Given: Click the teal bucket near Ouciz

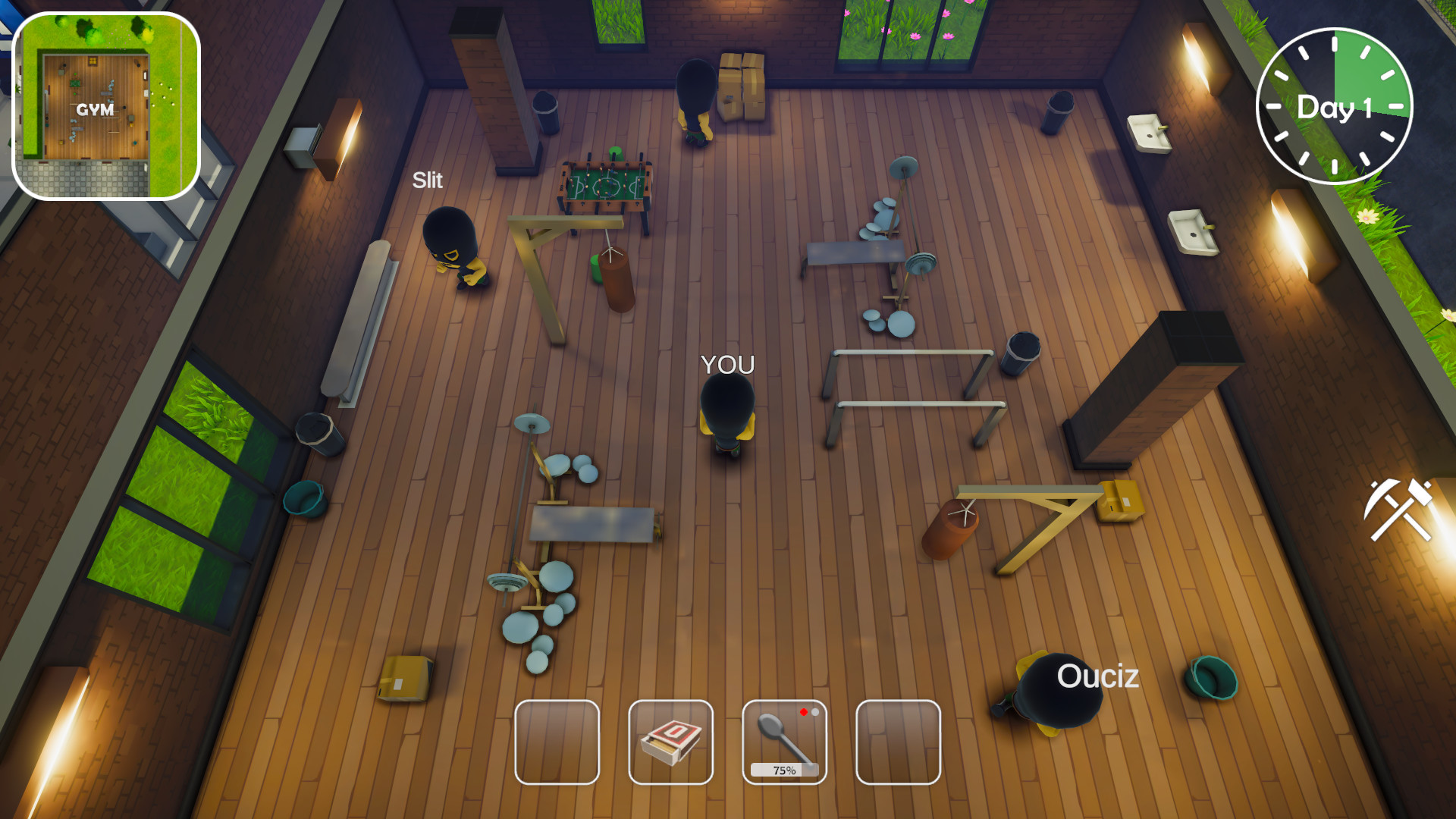Looking at the screenshot, I should [1211, 679].
